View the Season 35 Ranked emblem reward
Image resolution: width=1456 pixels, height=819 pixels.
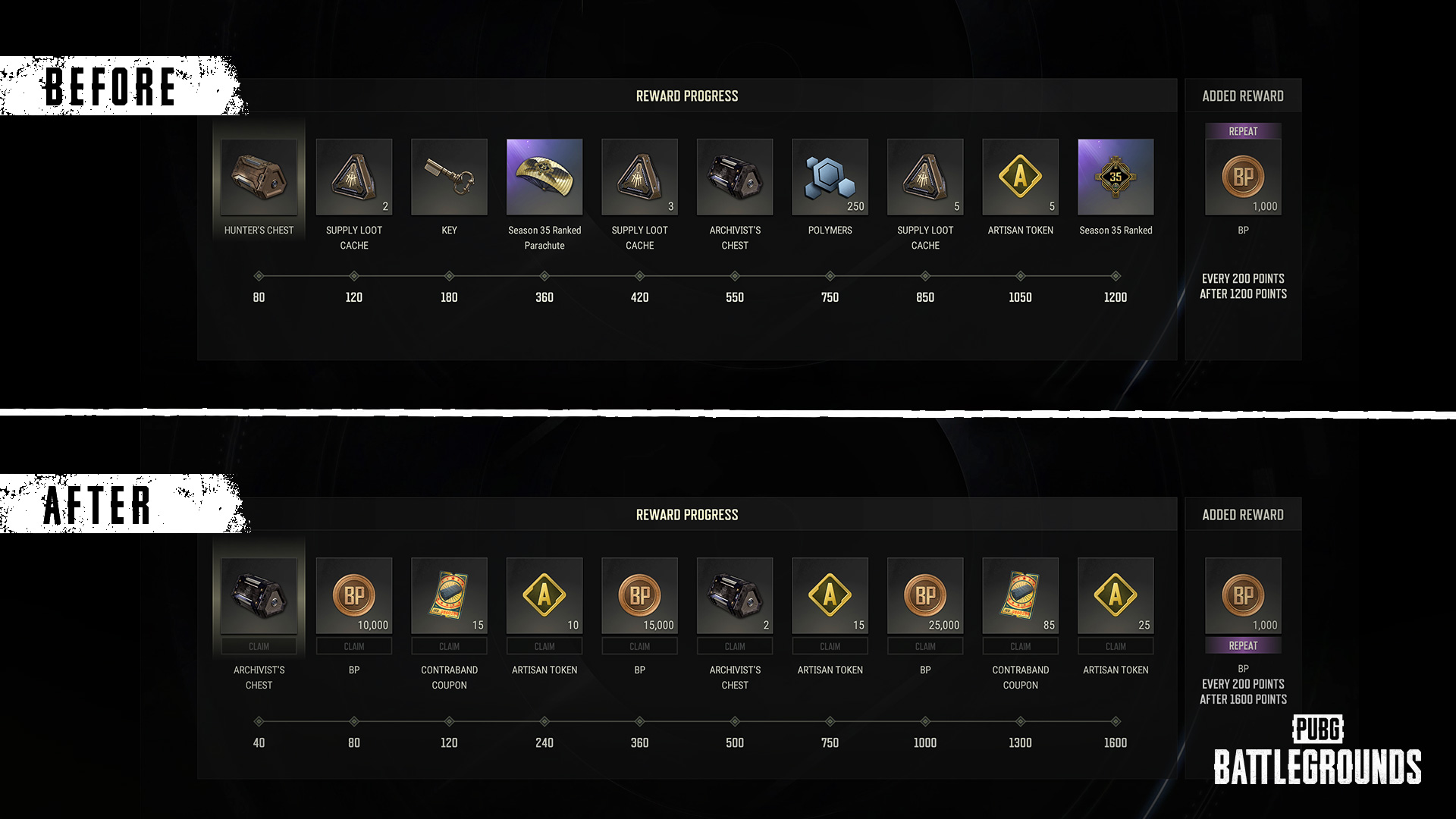[x=1116, y=177]
